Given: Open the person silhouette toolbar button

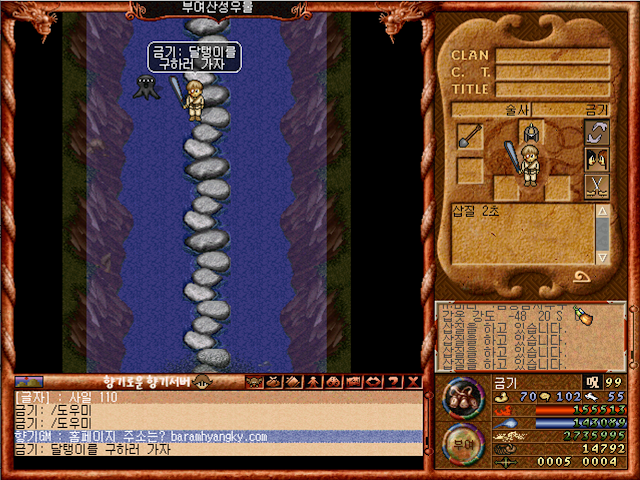Looking at the screenshot, I should tap(313, 382).
